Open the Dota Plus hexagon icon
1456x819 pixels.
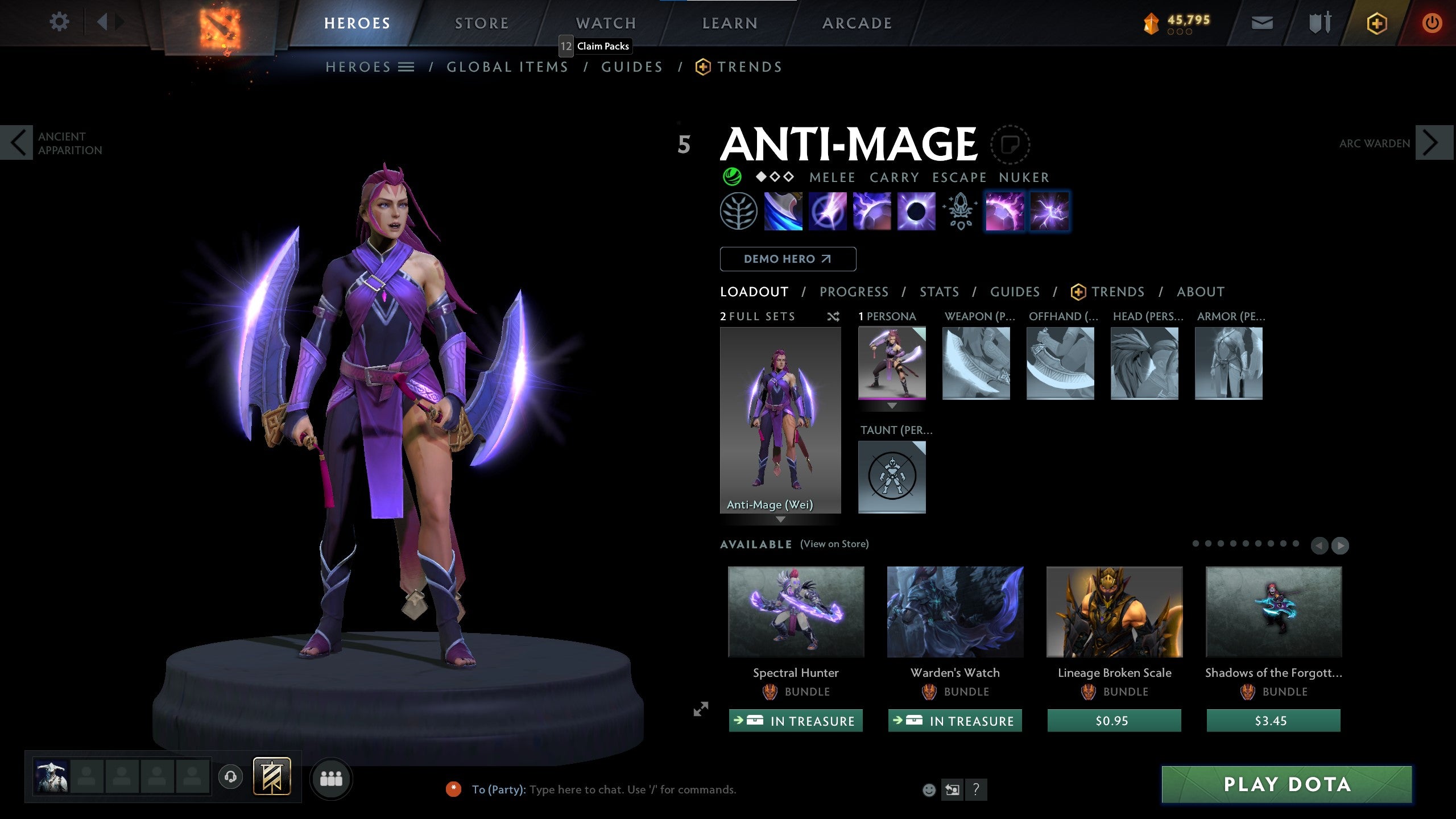click(x=1377, y=24)
